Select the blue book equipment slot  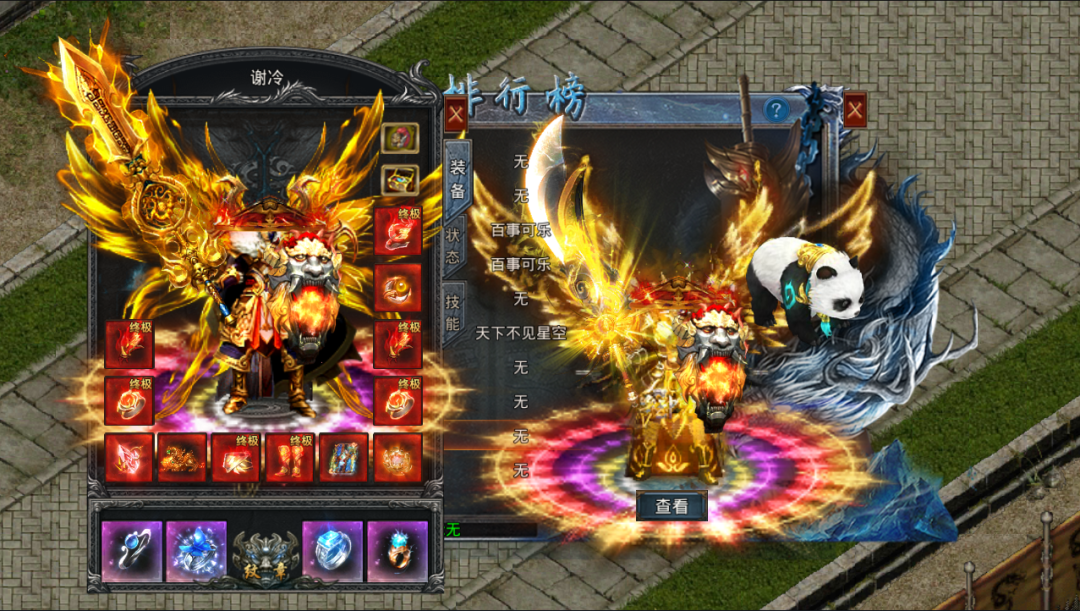pyautogui.click(x=343, y=458)
